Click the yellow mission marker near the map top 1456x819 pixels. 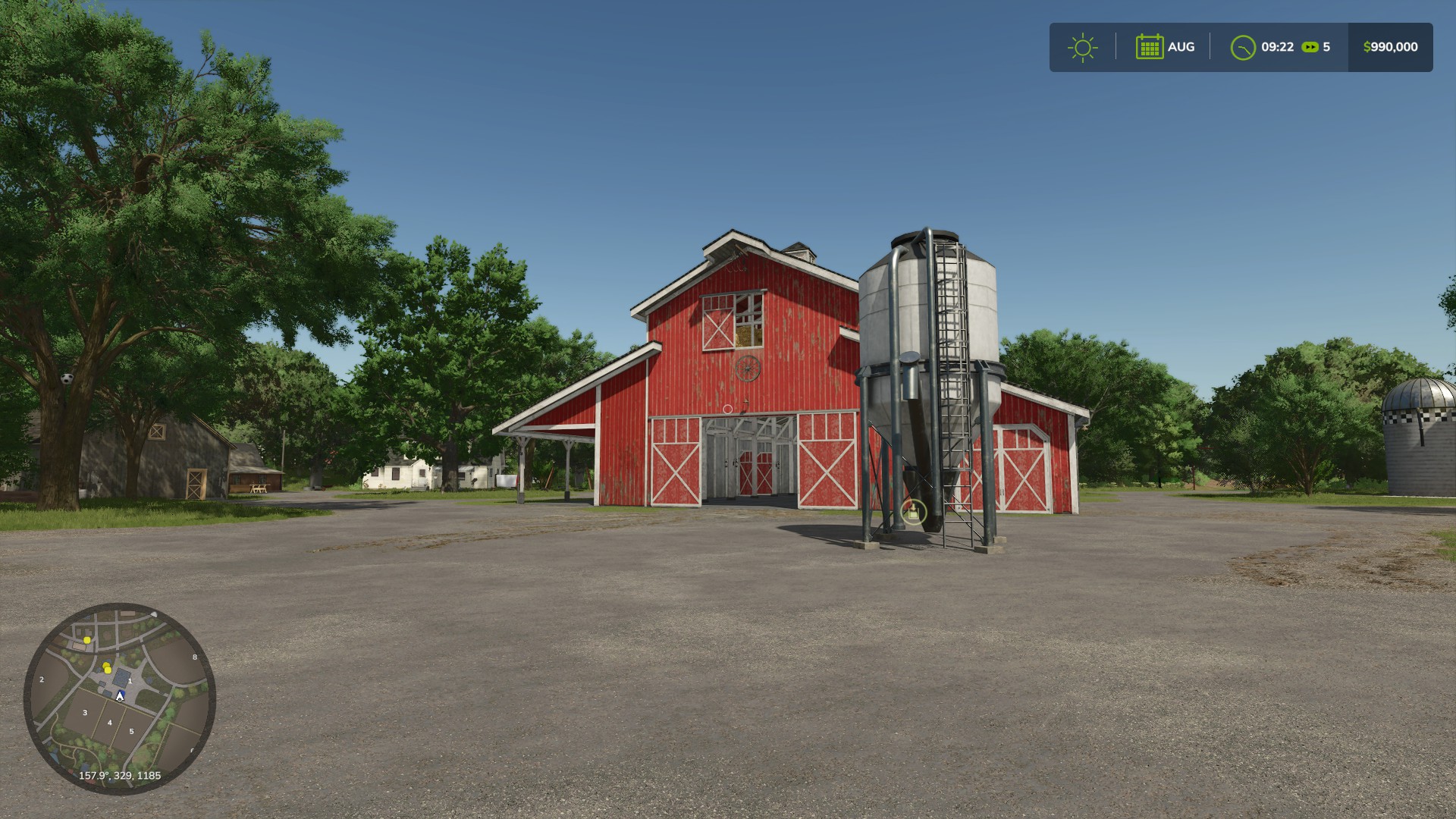click(86, 641)
